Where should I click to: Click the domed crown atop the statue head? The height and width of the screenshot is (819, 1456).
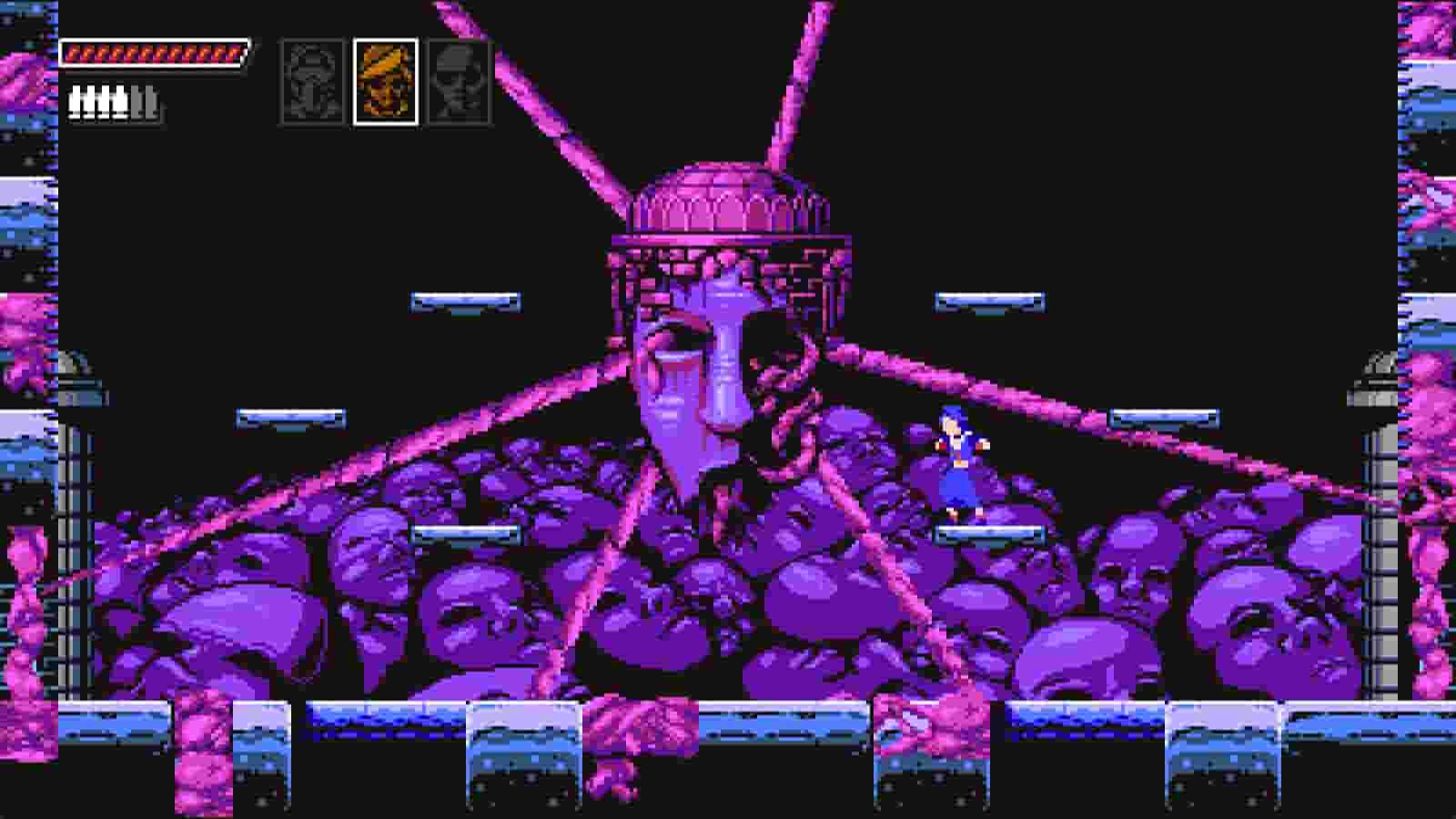point(714,196)
